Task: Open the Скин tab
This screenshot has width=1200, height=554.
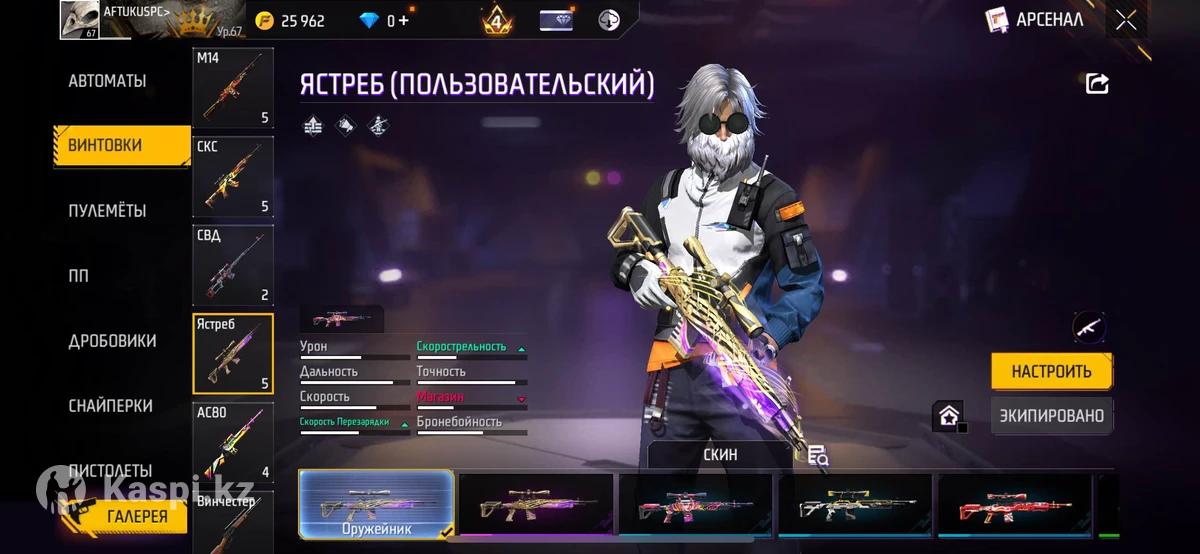Action: [x=720, y=454]
